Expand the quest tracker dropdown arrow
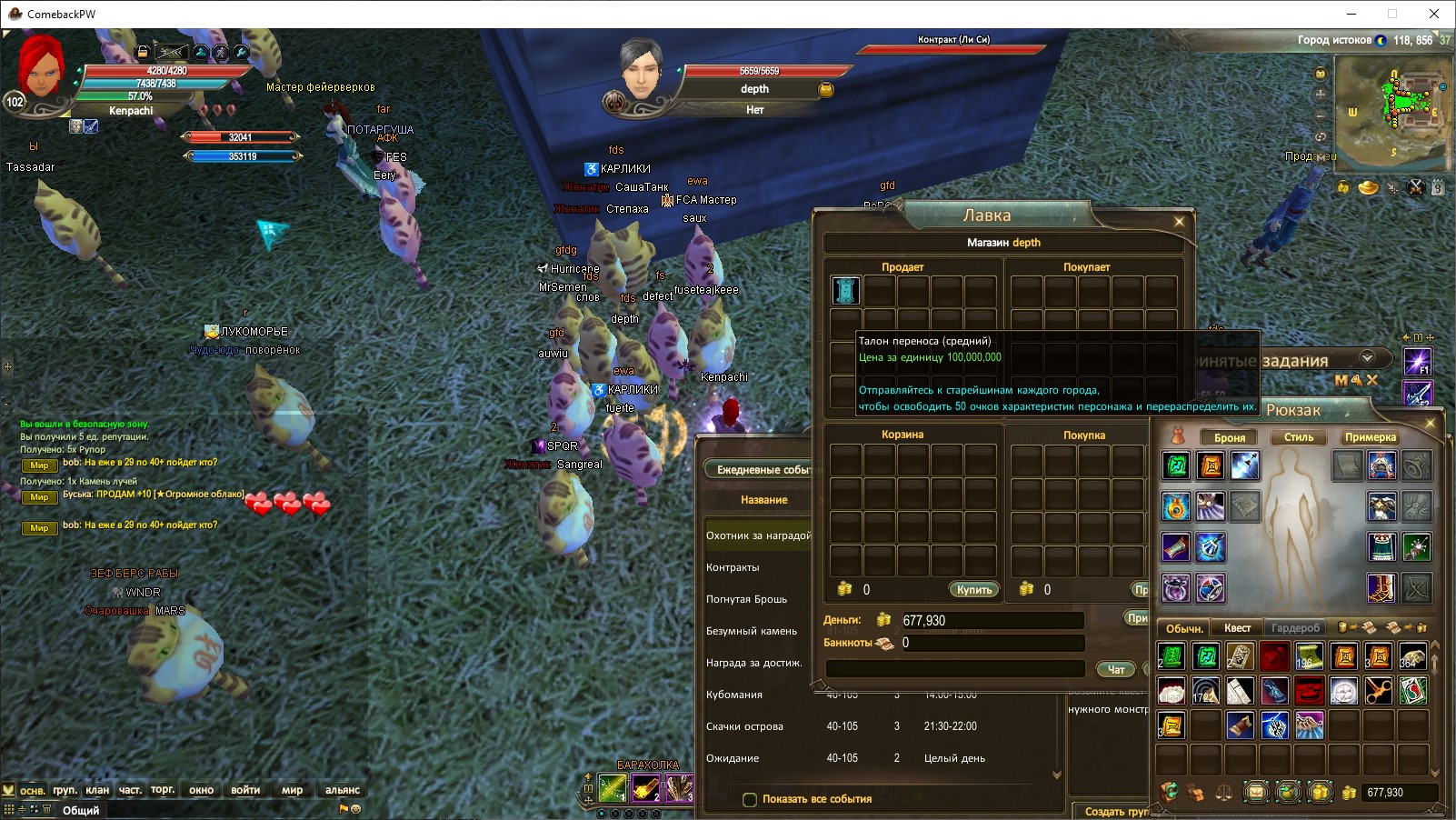Image resolution: width=1456 pixels, height=820 pixels. pyautogui.click(x=1367, y=358)
